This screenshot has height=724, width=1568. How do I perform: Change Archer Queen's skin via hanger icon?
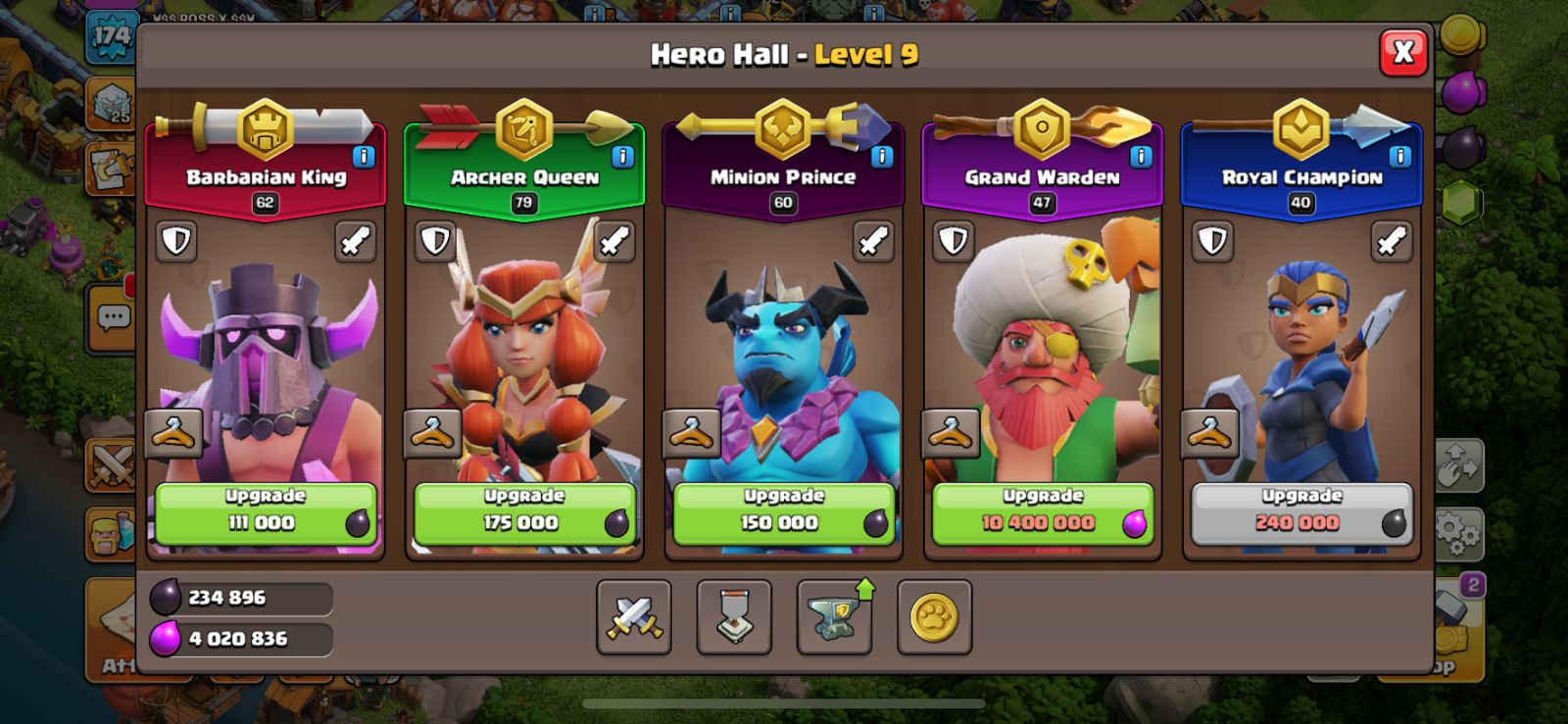pyautogui.click(x=432, y=433)
